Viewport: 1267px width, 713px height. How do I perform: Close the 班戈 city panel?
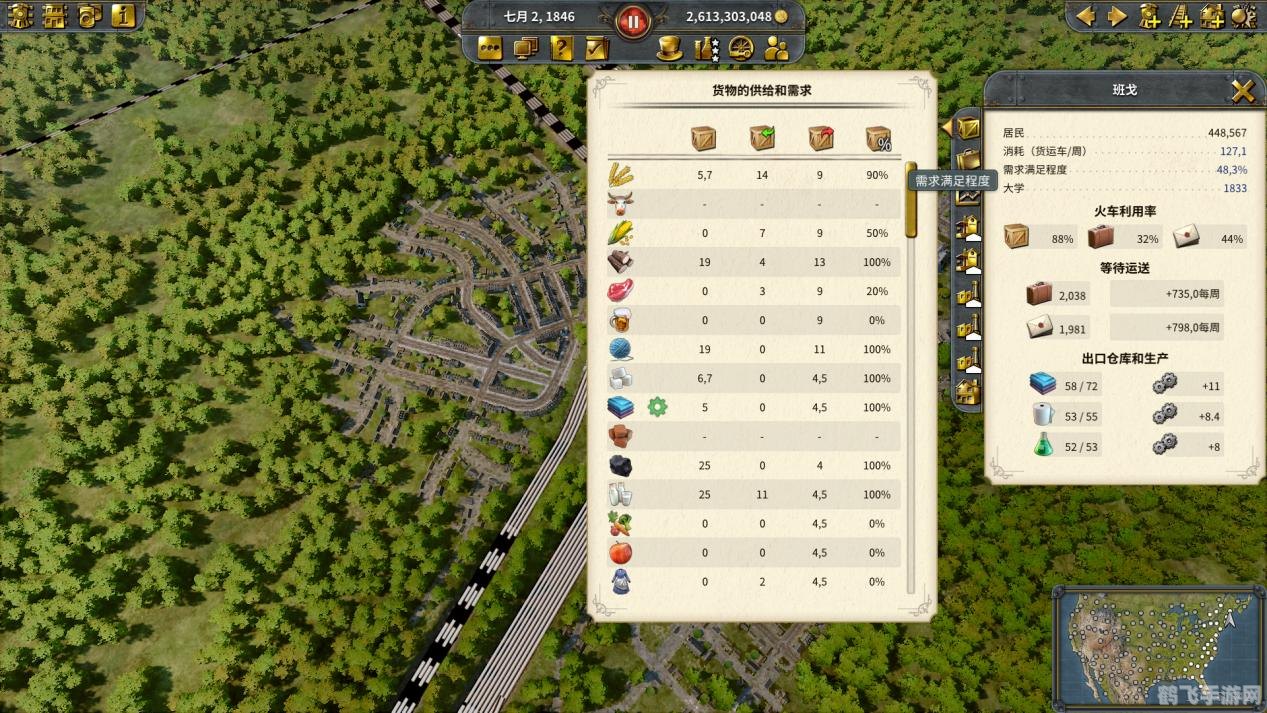point(1242,92)
